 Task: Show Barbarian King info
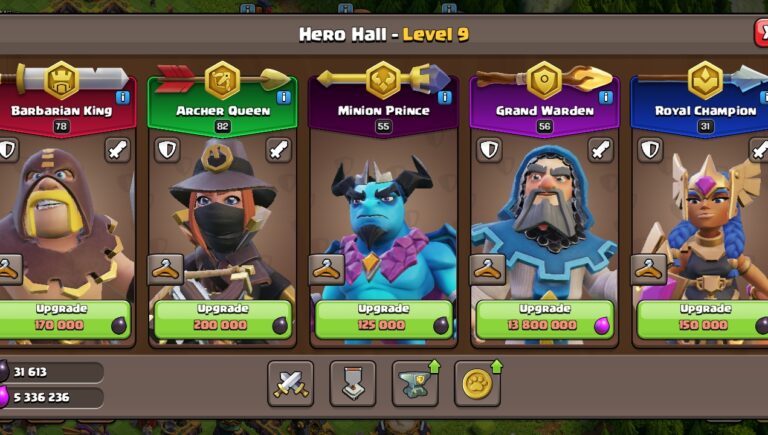123,97
